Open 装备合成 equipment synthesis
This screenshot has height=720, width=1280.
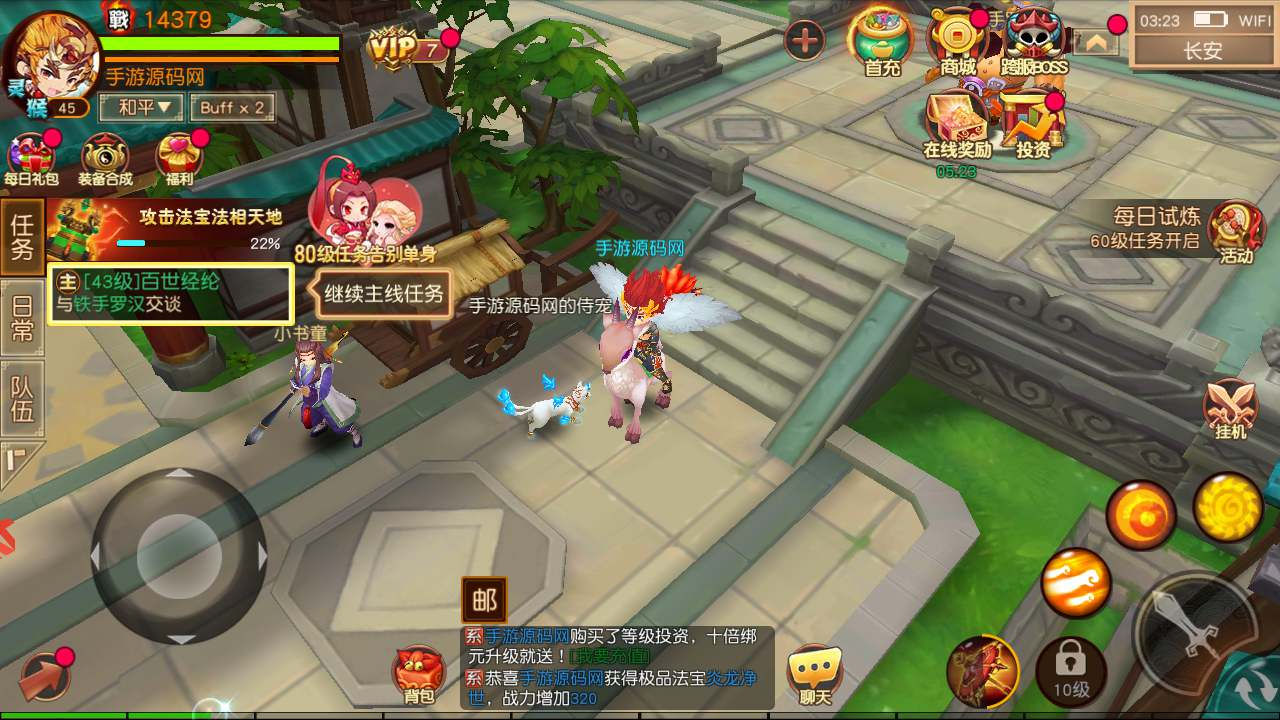105,160
